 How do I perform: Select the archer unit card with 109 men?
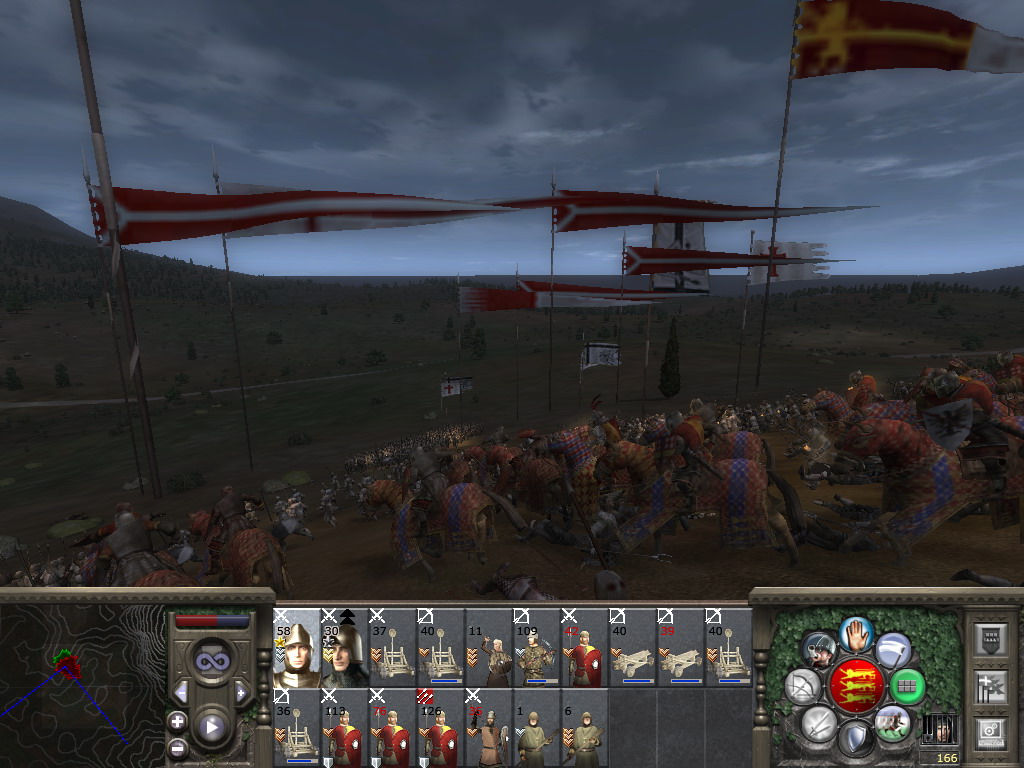click(536, 648)
